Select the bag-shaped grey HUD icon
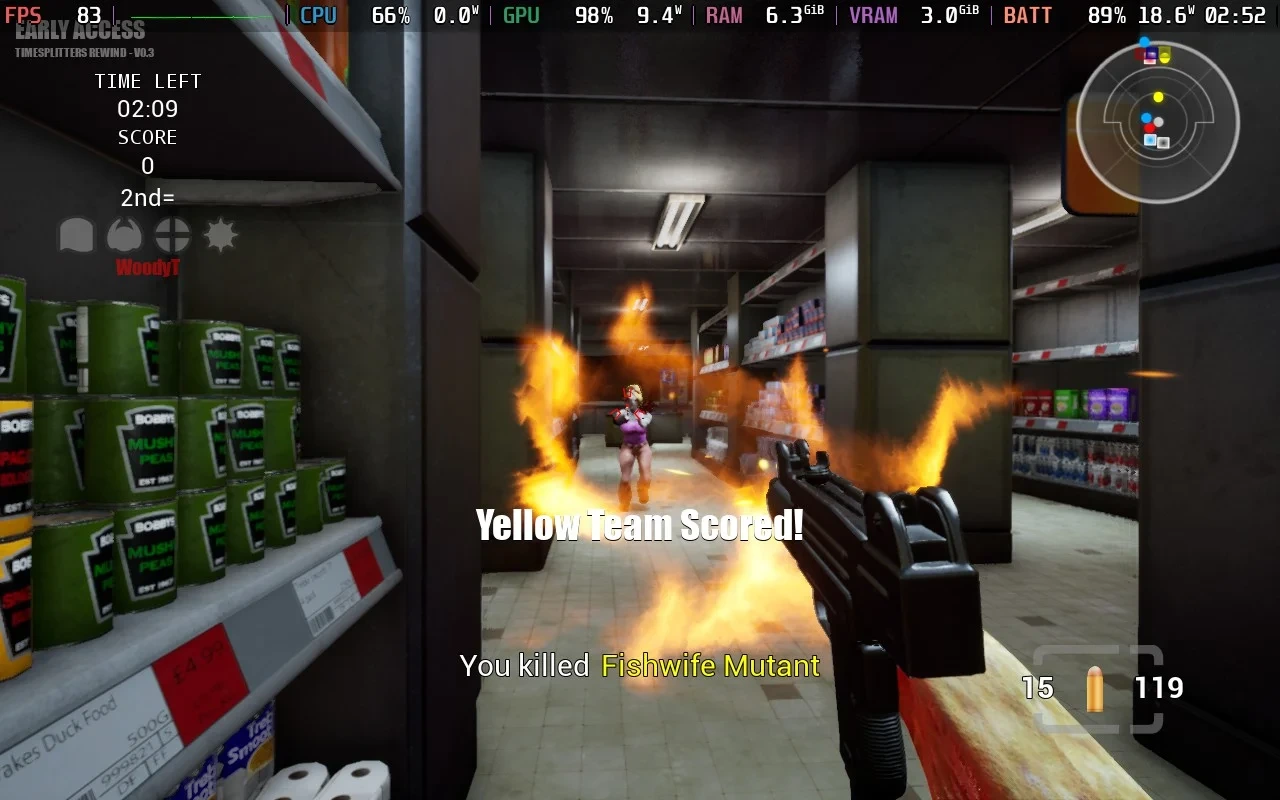Viewport: 1280px width, 800px height. coord(76,236)
